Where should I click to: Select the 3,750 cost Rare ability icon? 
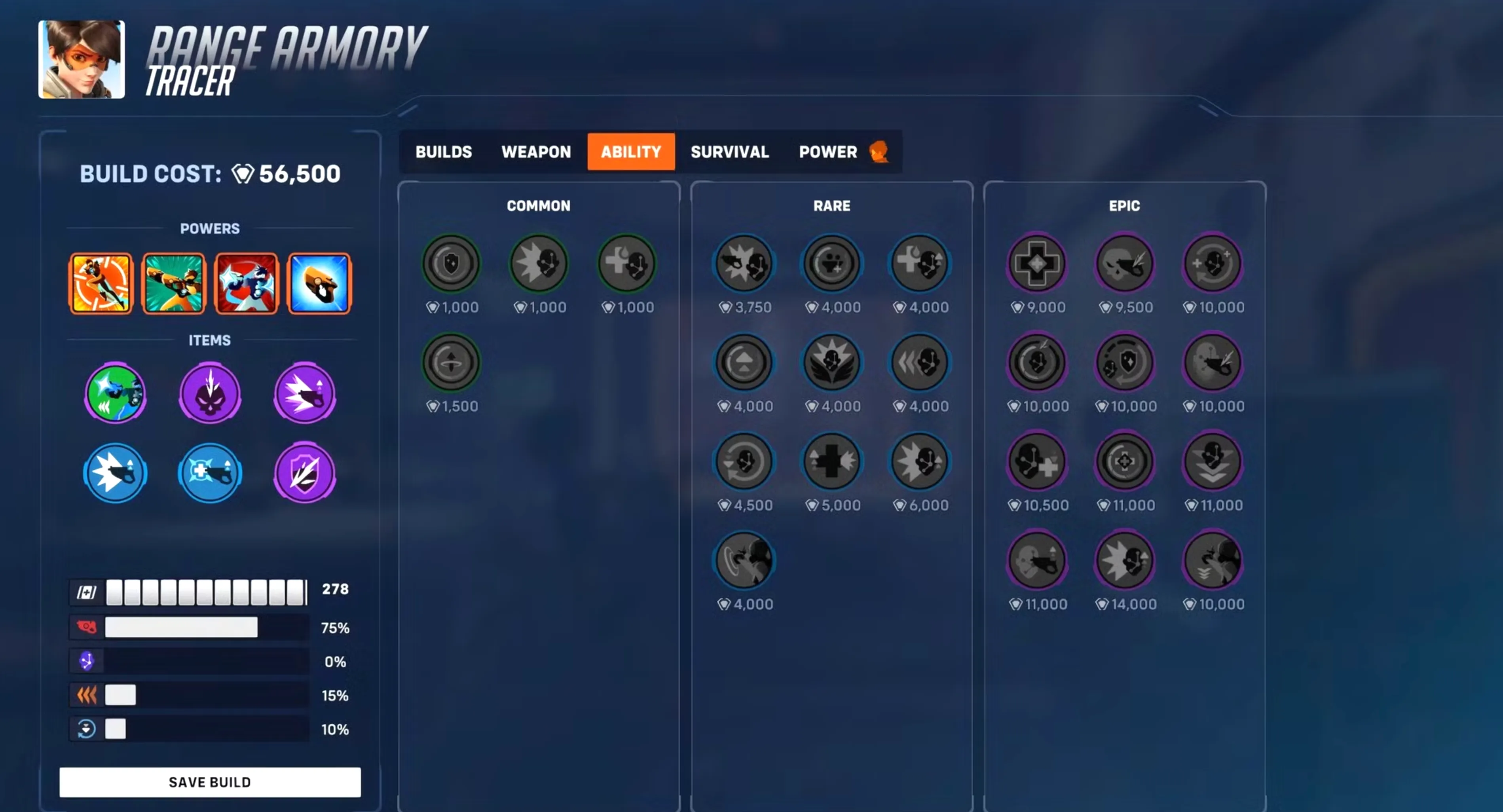[x=744, y=264]
